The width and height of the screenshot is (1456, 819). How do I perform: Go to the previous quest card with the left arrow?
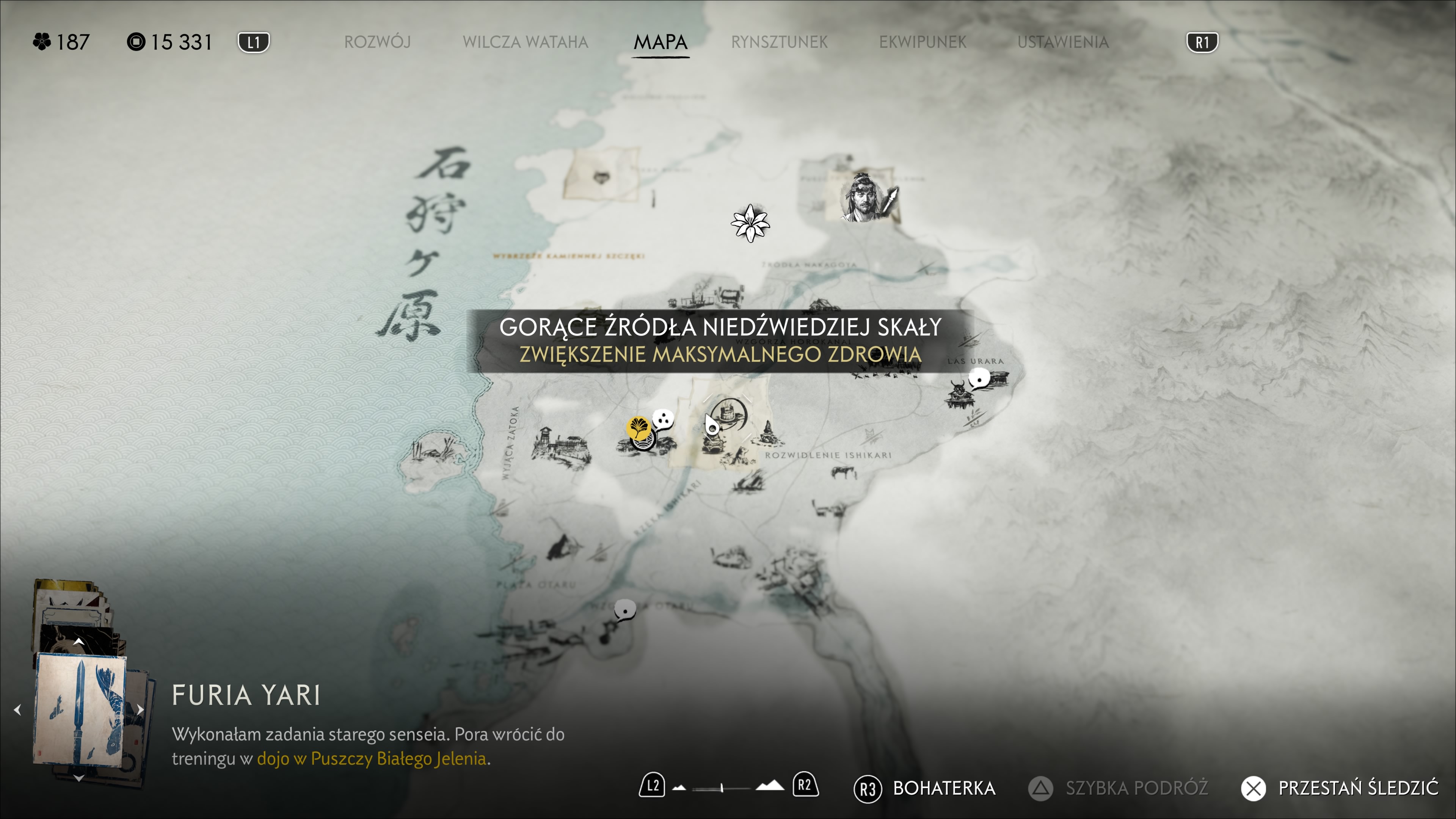point(17,709)
